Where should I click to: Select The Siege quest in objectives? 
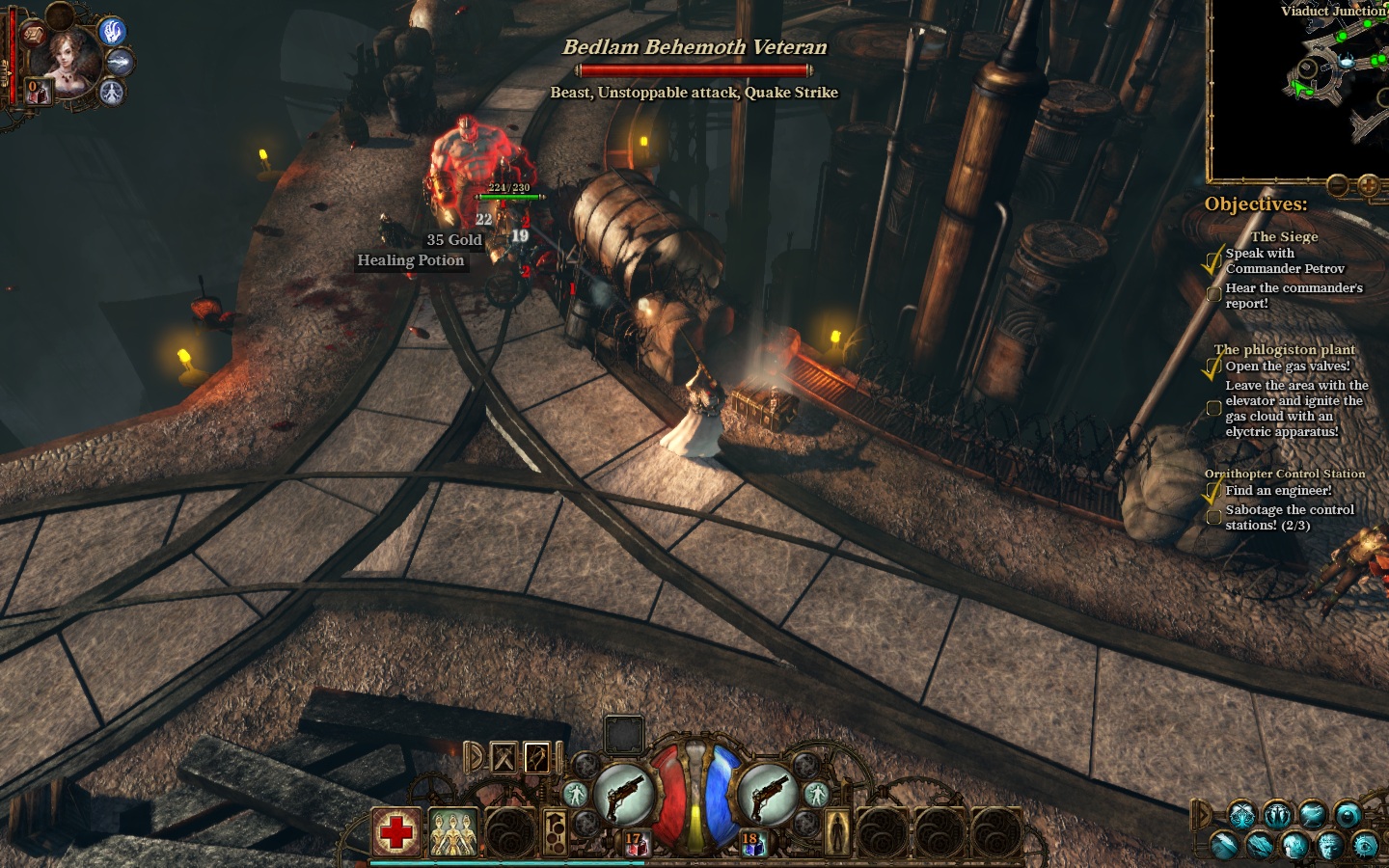click(x=1284, y=236)
